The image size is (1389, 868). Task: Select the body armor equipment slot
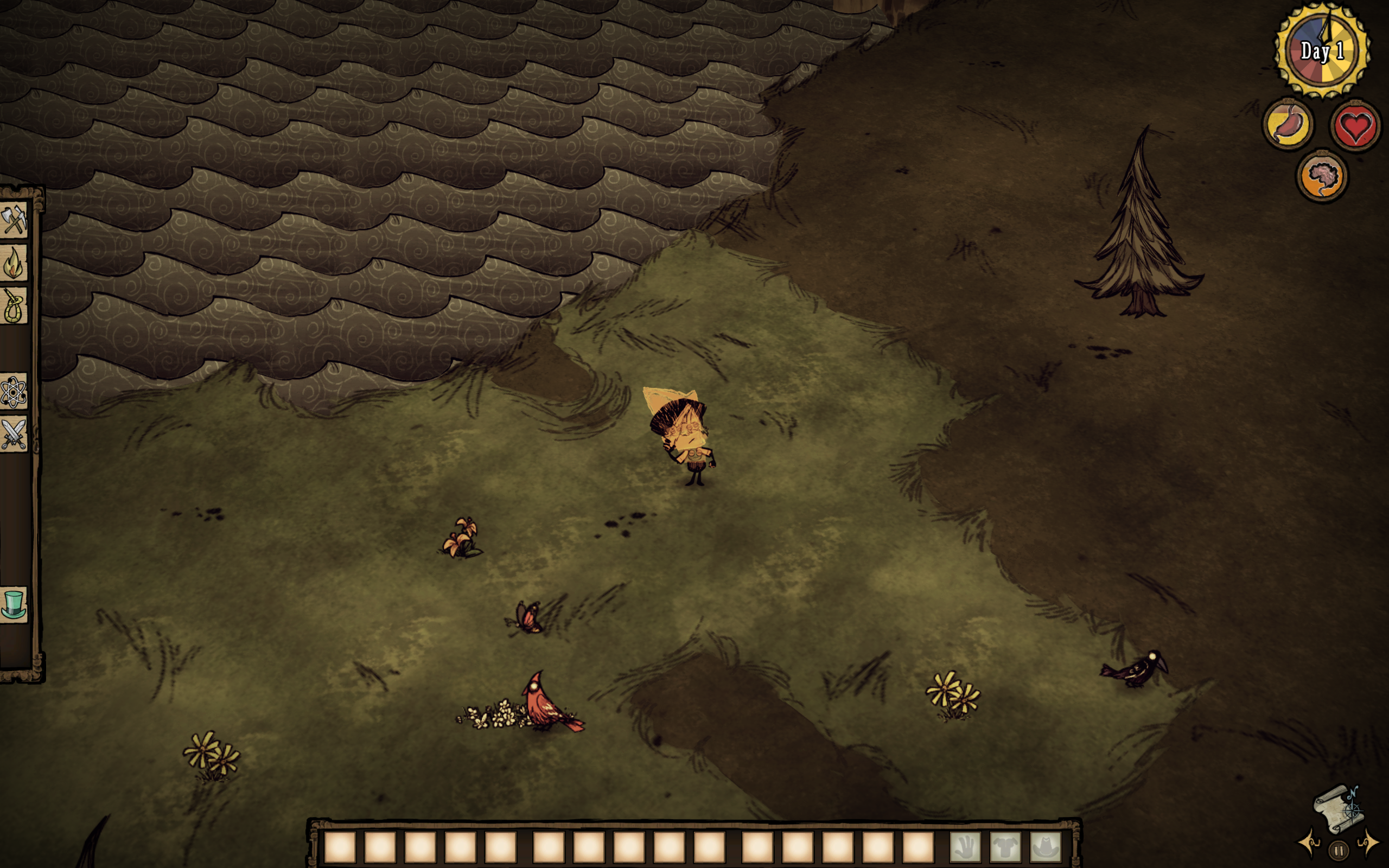click(x=1005, y=847)
